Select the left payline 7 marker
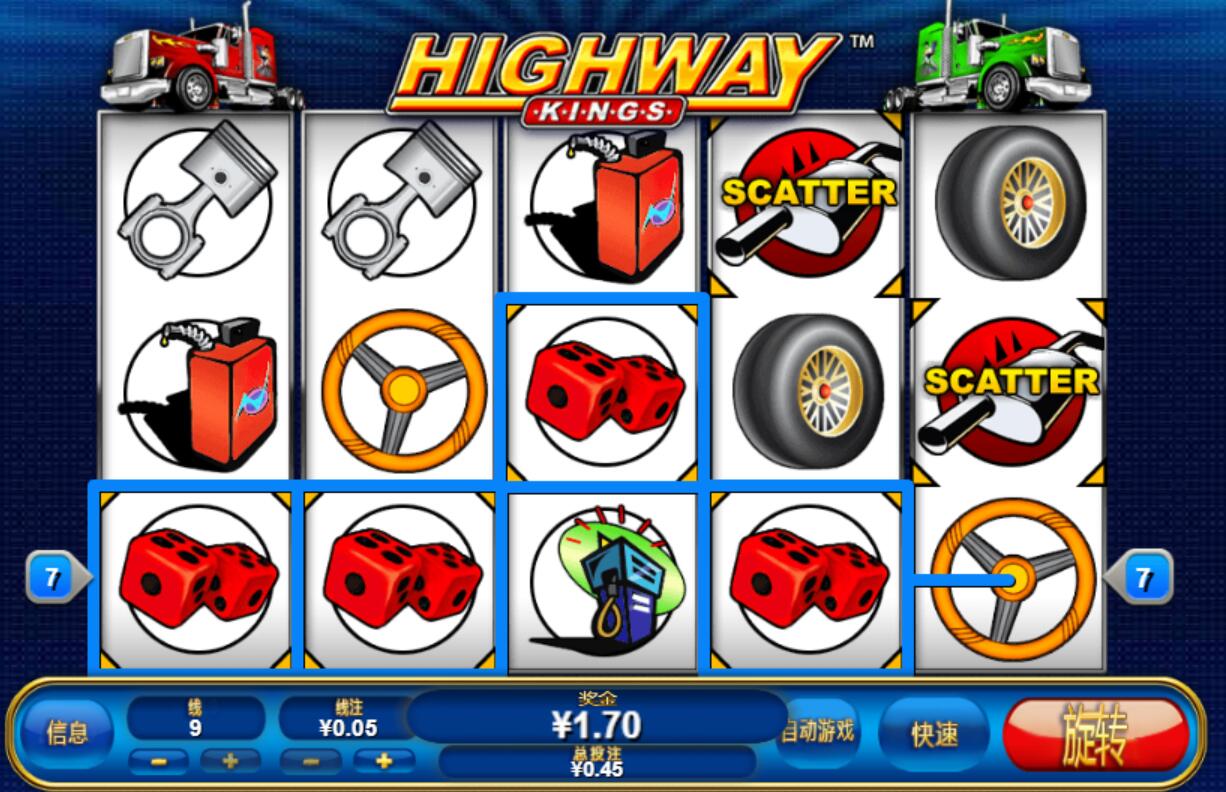This screenshot has height=792, width=1226. click(x=54, y=578)
